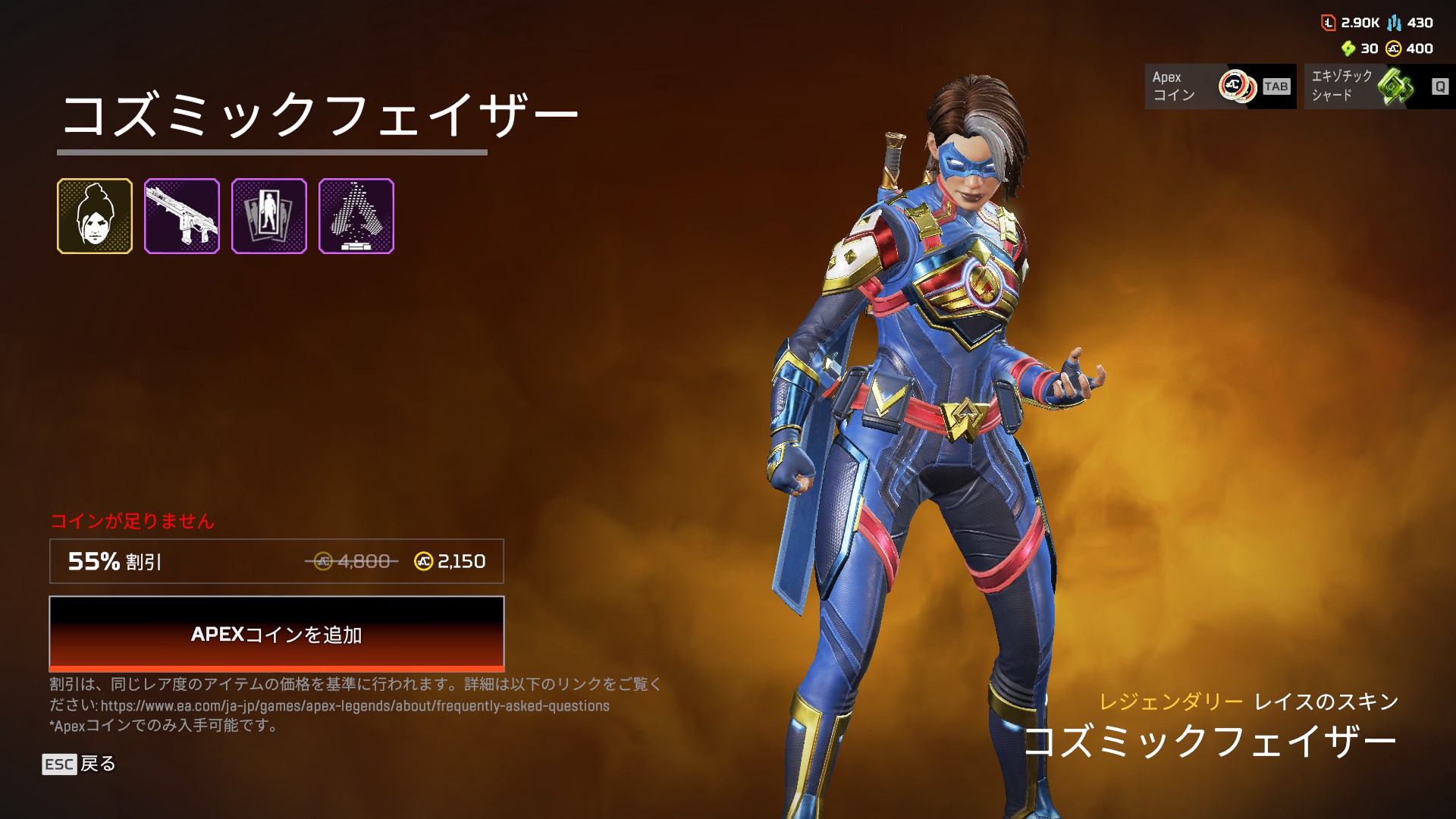Switch to the Apex コイン currency tab
The image size is (1456, 819).
point(1220,86)
